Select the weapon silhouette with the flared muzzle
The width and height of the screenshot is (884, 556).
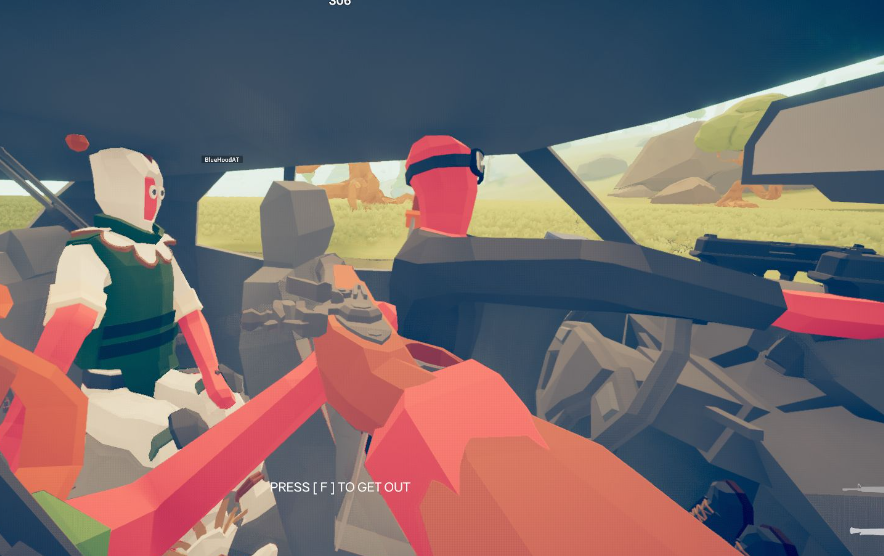[868, 531]
